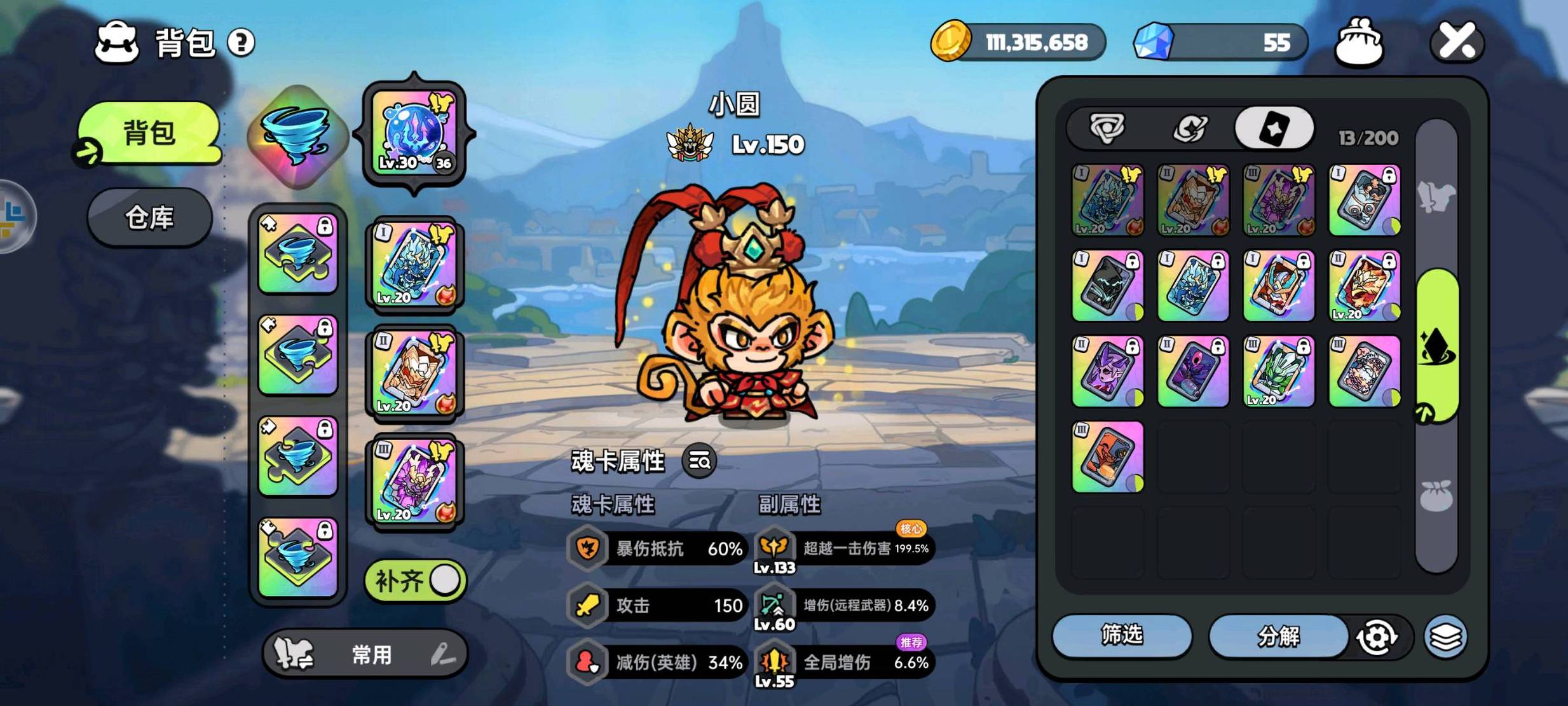Click the stacked layers icon button
Image resolution: width=1568 pixels, height=706 pixels.
click(x=1445, y=637)
